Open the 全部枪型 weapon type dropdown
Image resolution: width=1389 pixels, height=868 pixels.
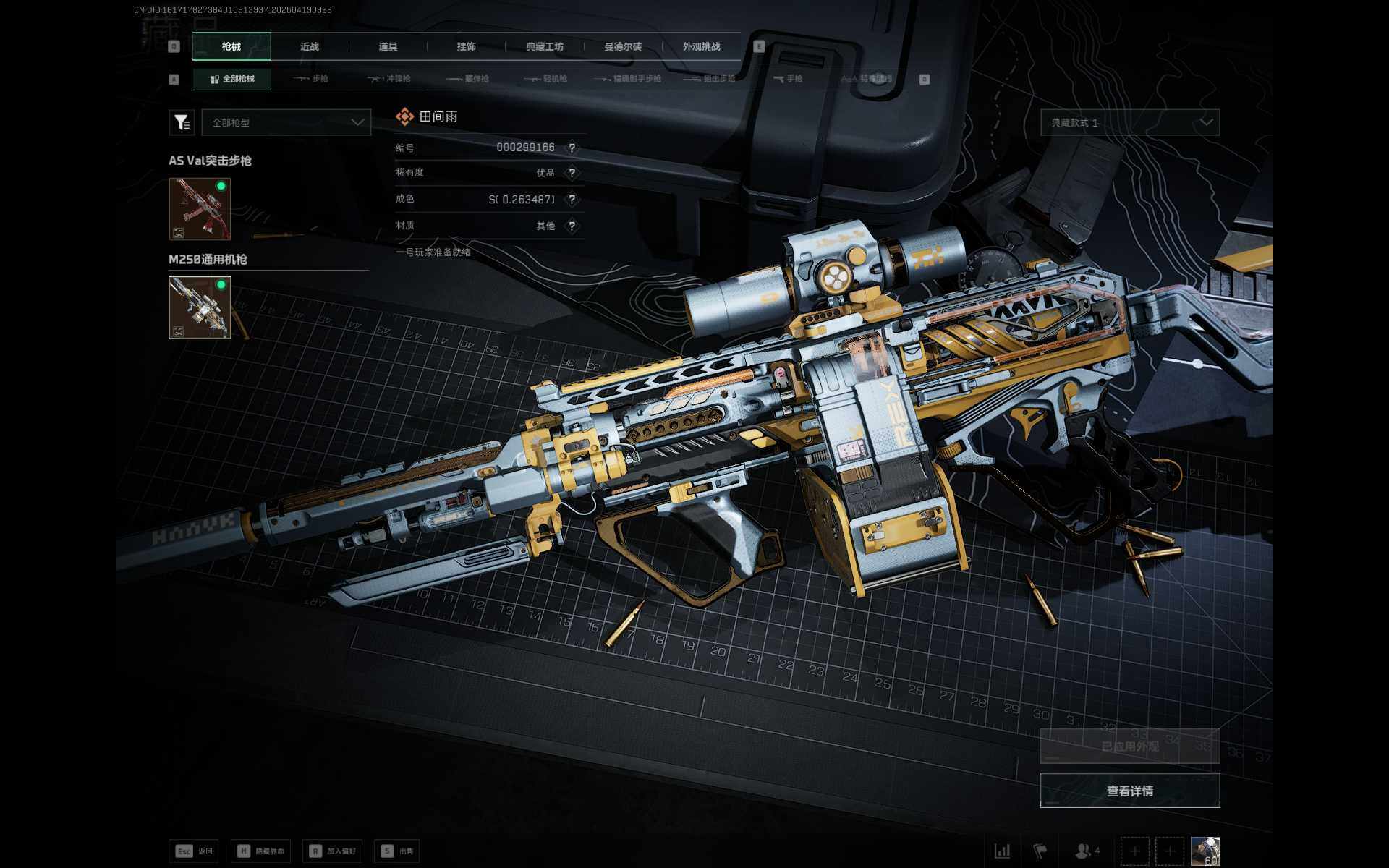click(286, 122)
